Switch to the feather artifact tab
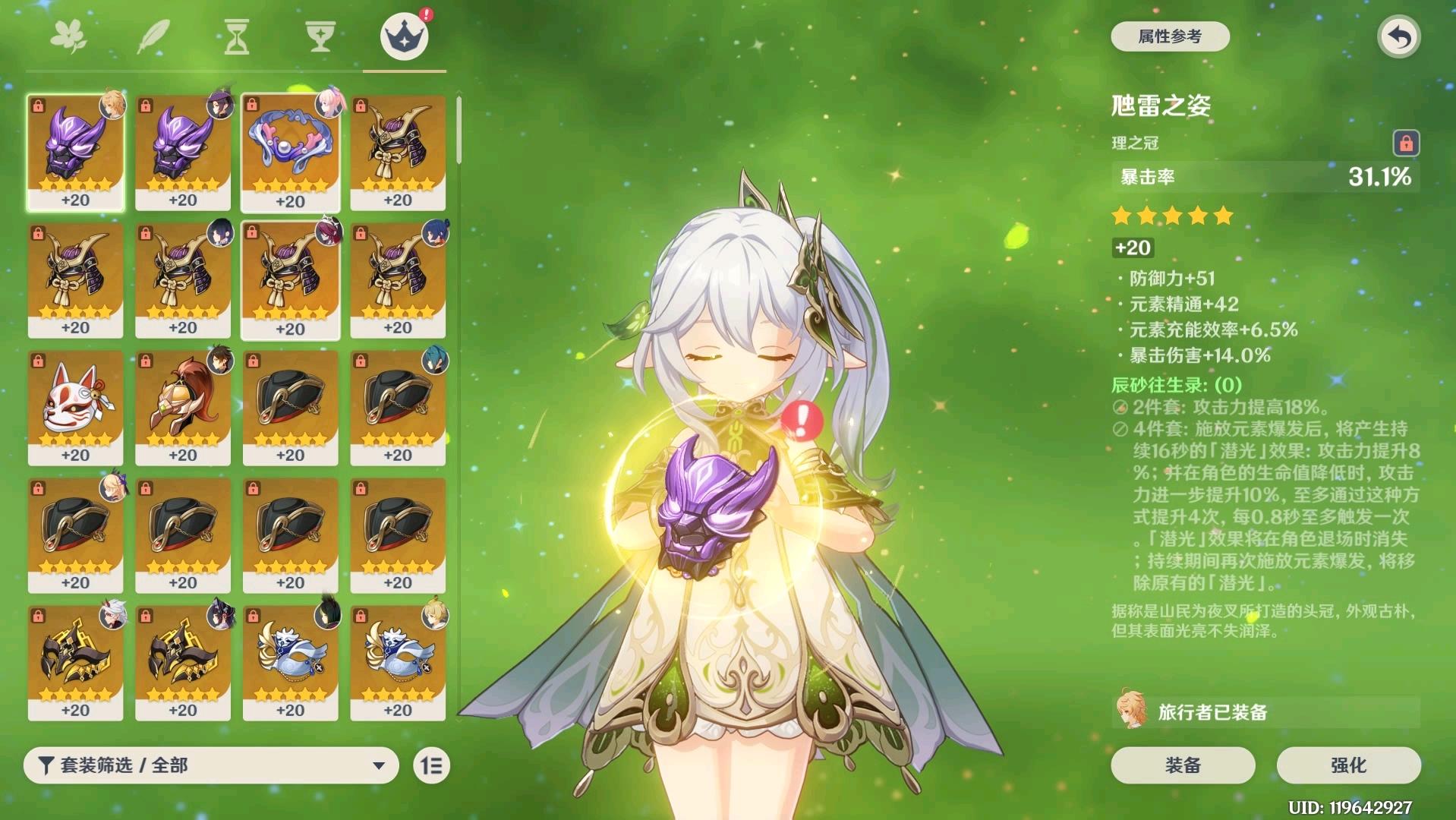This screenshot has height=820, width=1456. (153, 36)
